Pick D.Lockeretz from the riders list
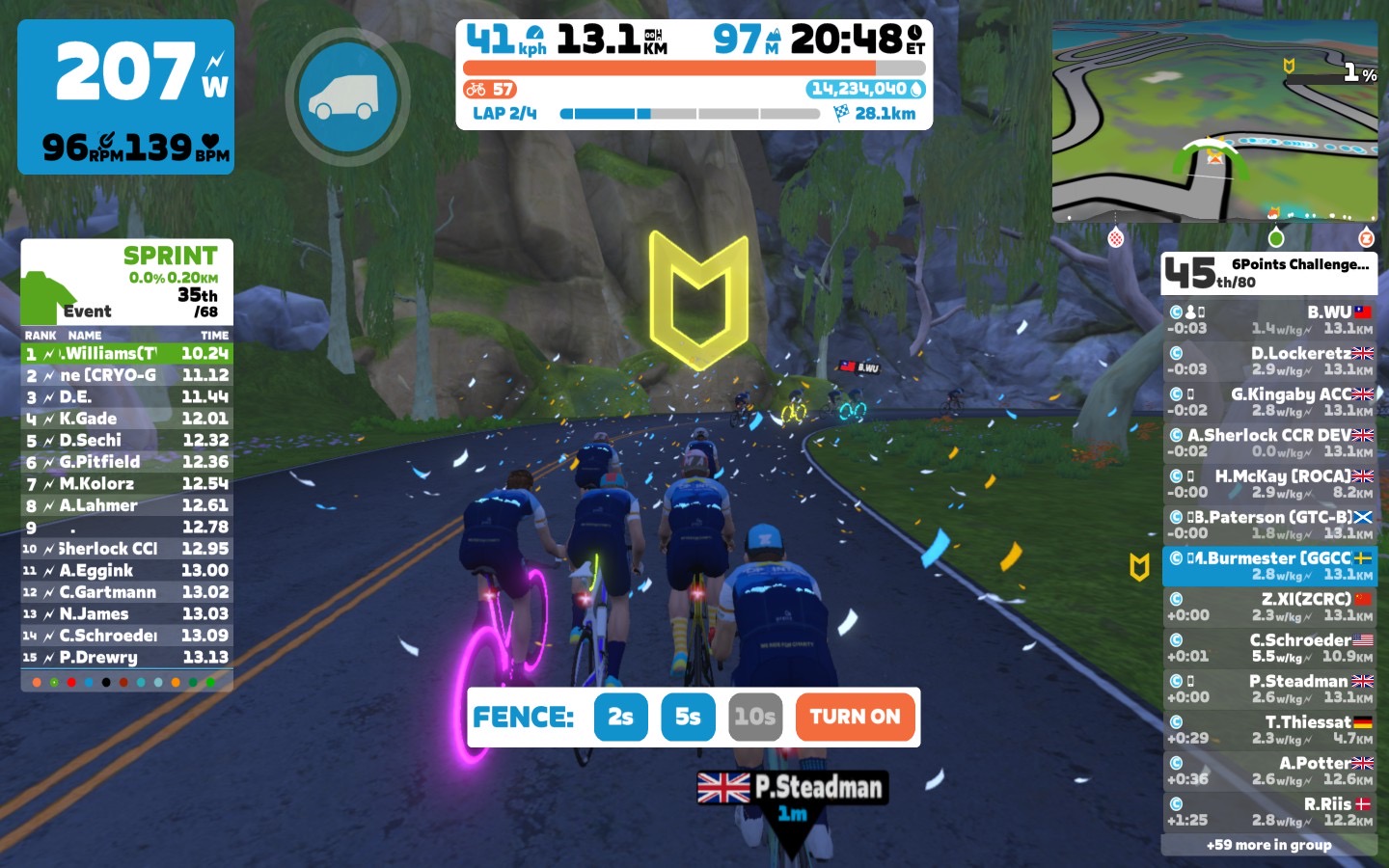The image size is (1389, 868). coord(1268,361)
